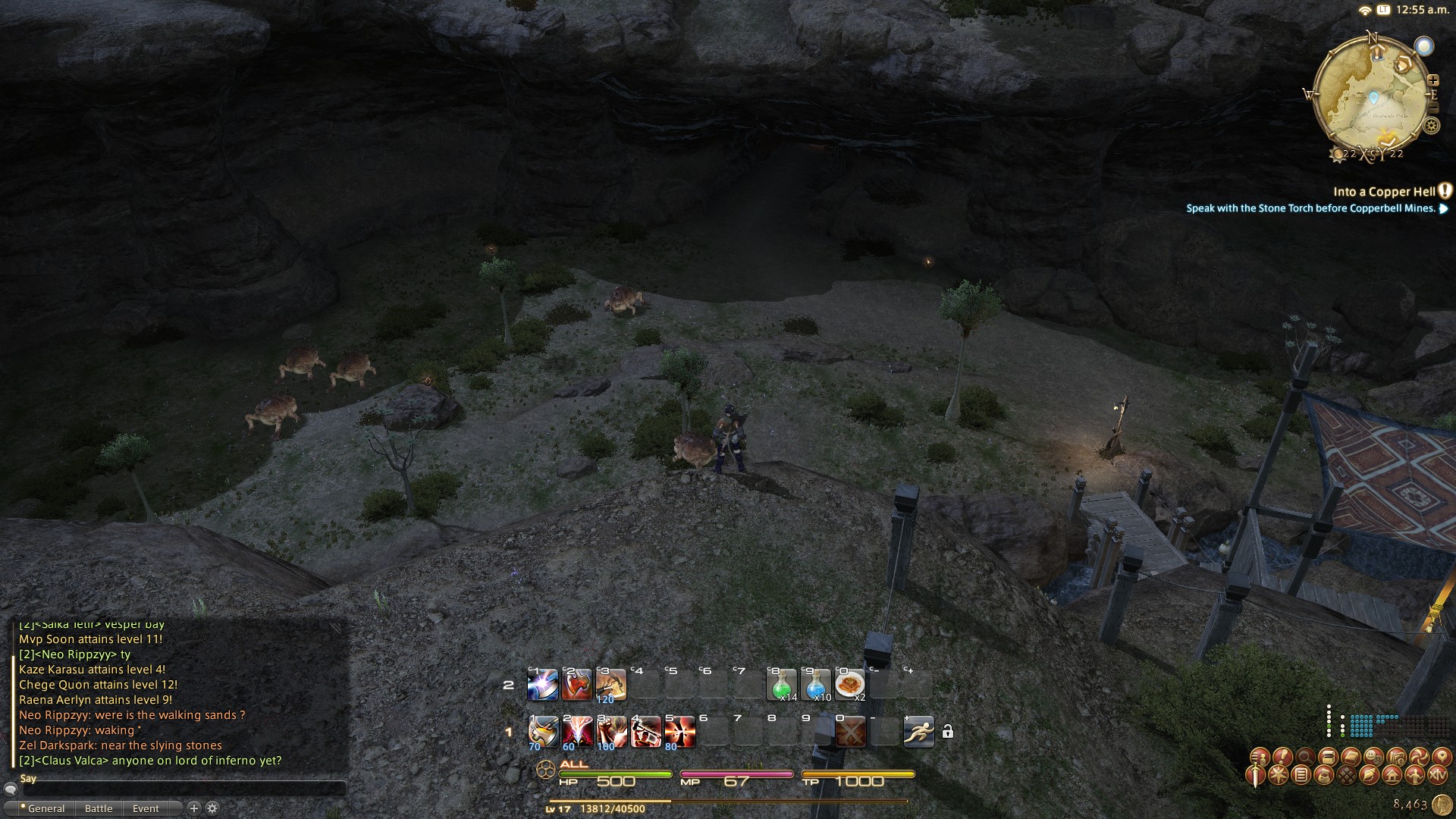Zoom out the minimap with the minus button
The height and width of the screenshot is (819, 1456).
coord(1432,108)
